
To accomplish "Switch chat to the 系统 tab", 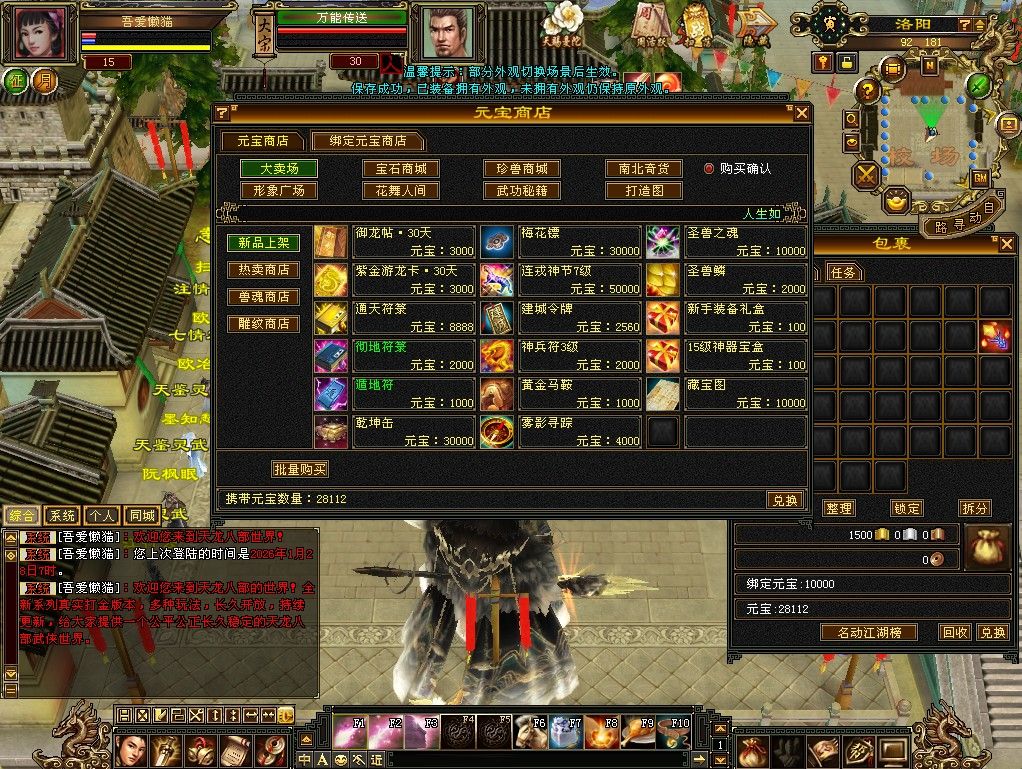I will [x=62, y=516].
